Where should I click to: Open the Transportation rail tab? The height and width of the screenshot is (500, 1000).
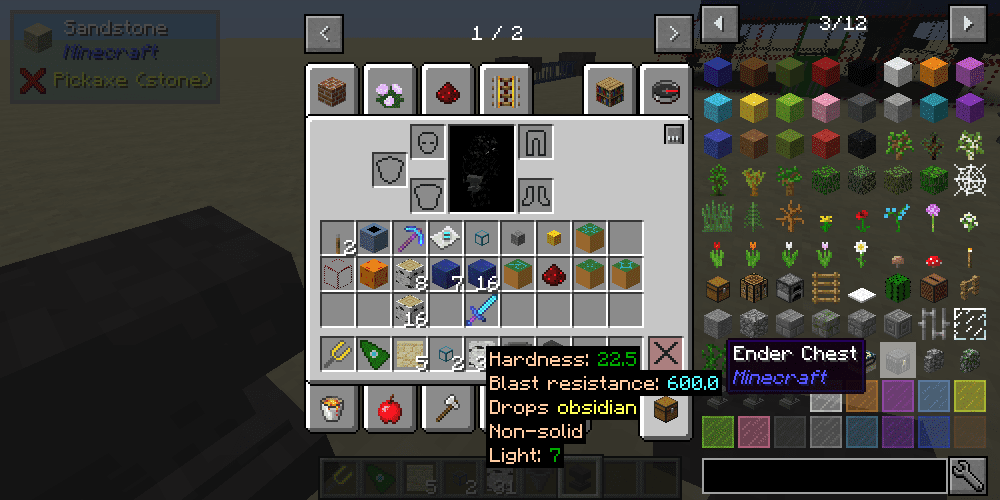point(505,92)
